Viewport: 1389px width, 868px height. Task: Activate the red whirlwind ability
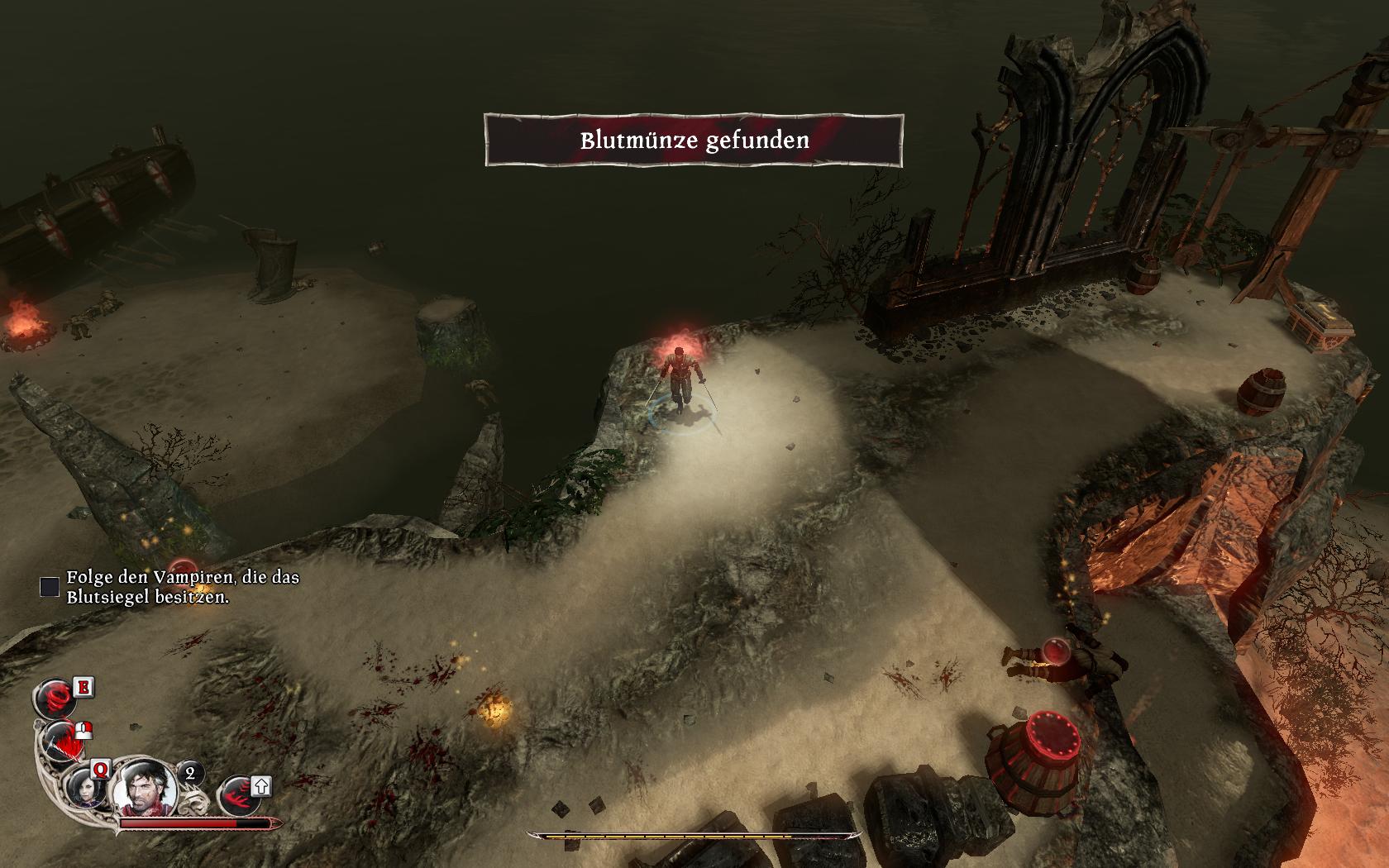54,699
